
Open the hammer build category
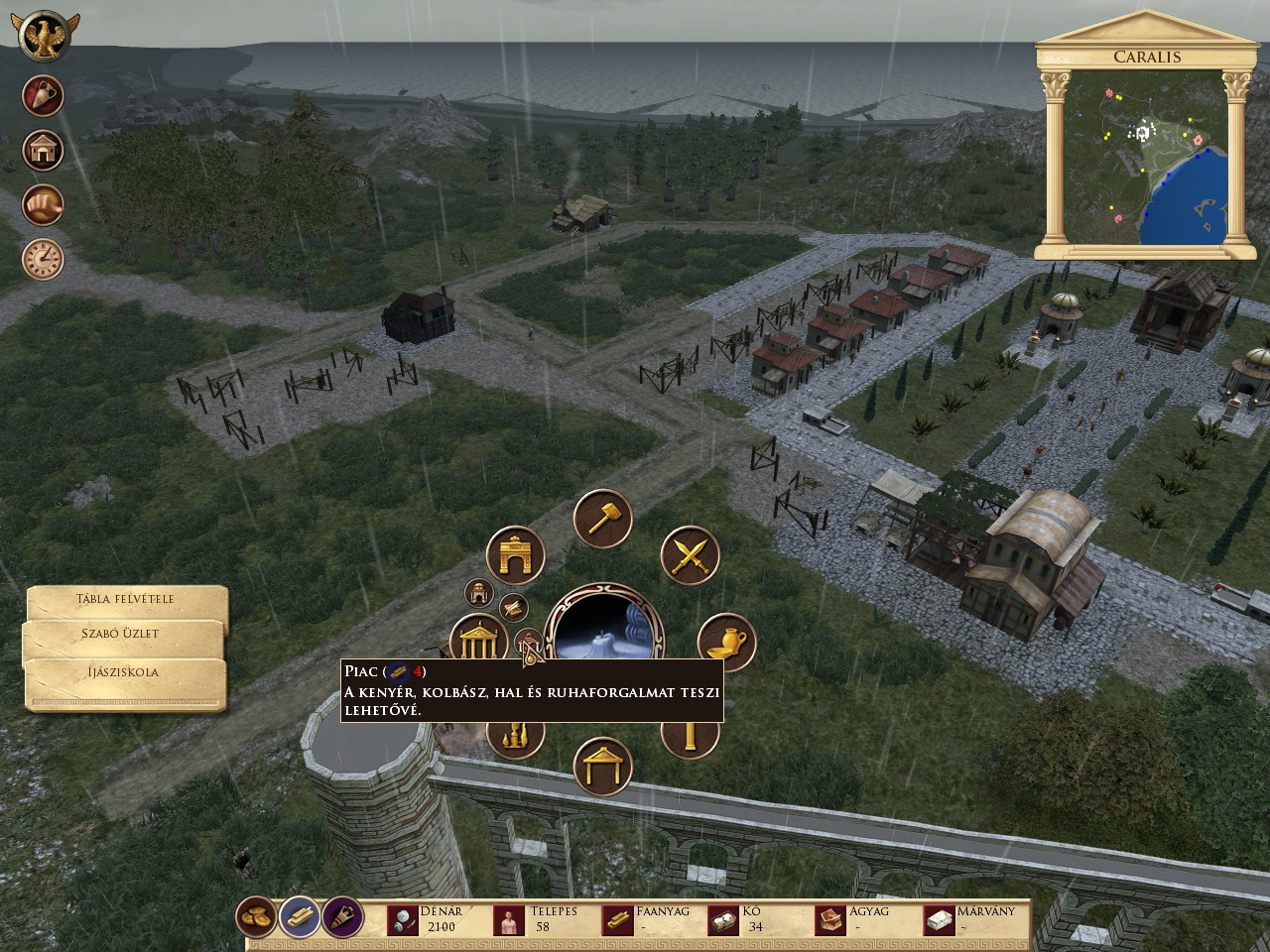tap(603, 518)
